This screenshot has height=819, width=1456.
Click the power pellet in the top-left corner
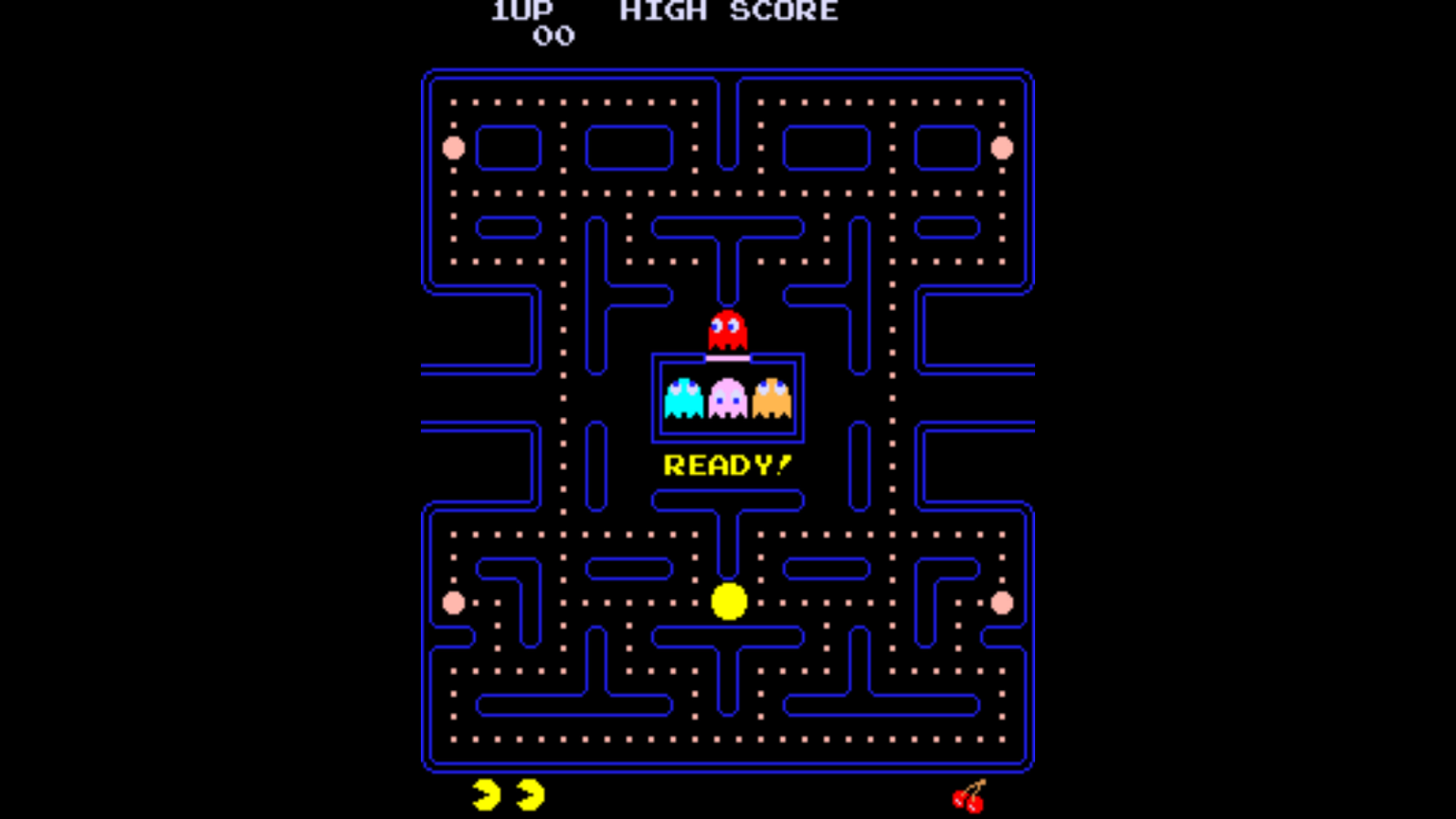coord(453,148)
